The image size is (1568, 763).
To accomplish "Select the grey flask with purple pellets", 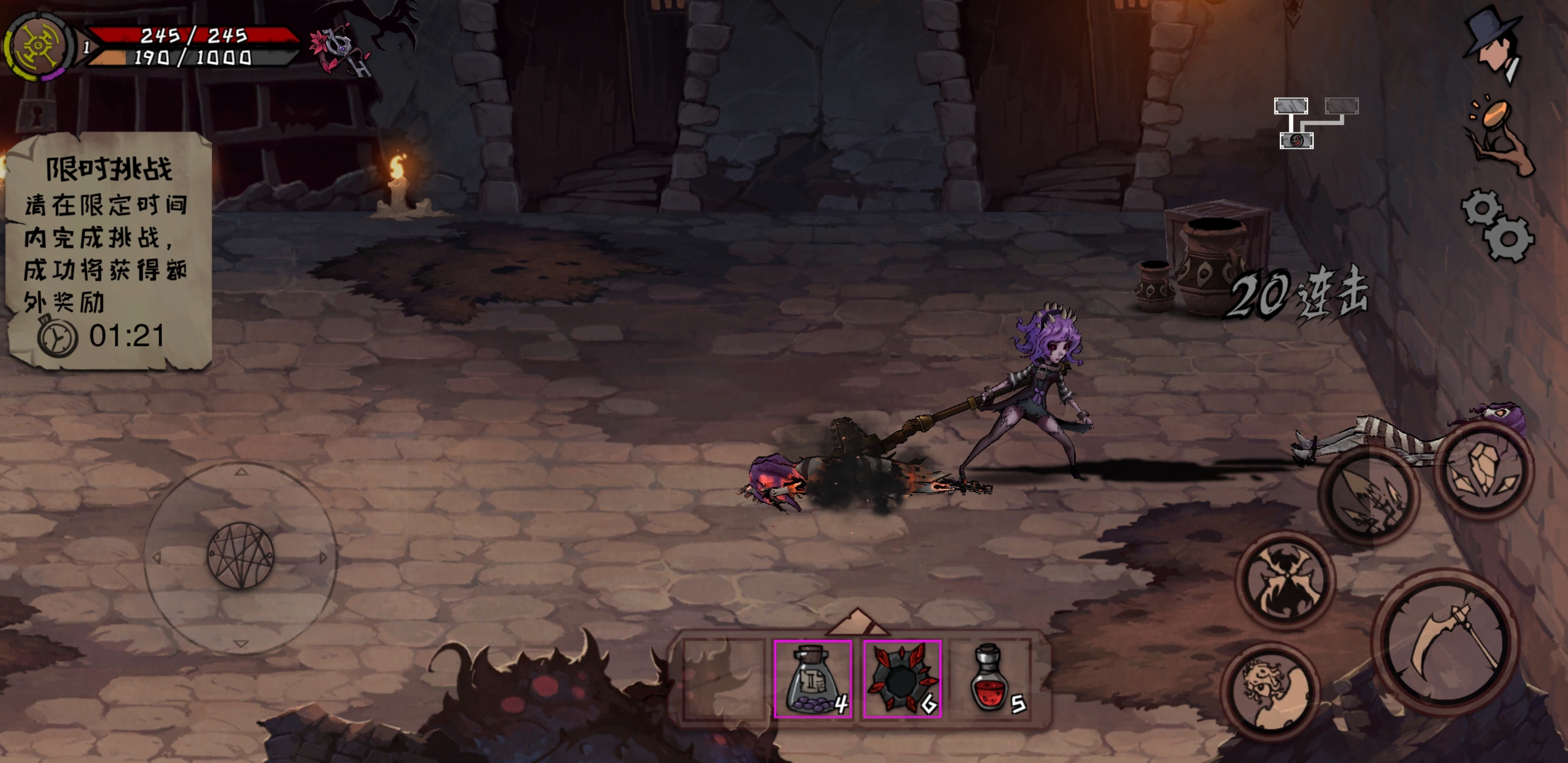I will tap(813, 678).
